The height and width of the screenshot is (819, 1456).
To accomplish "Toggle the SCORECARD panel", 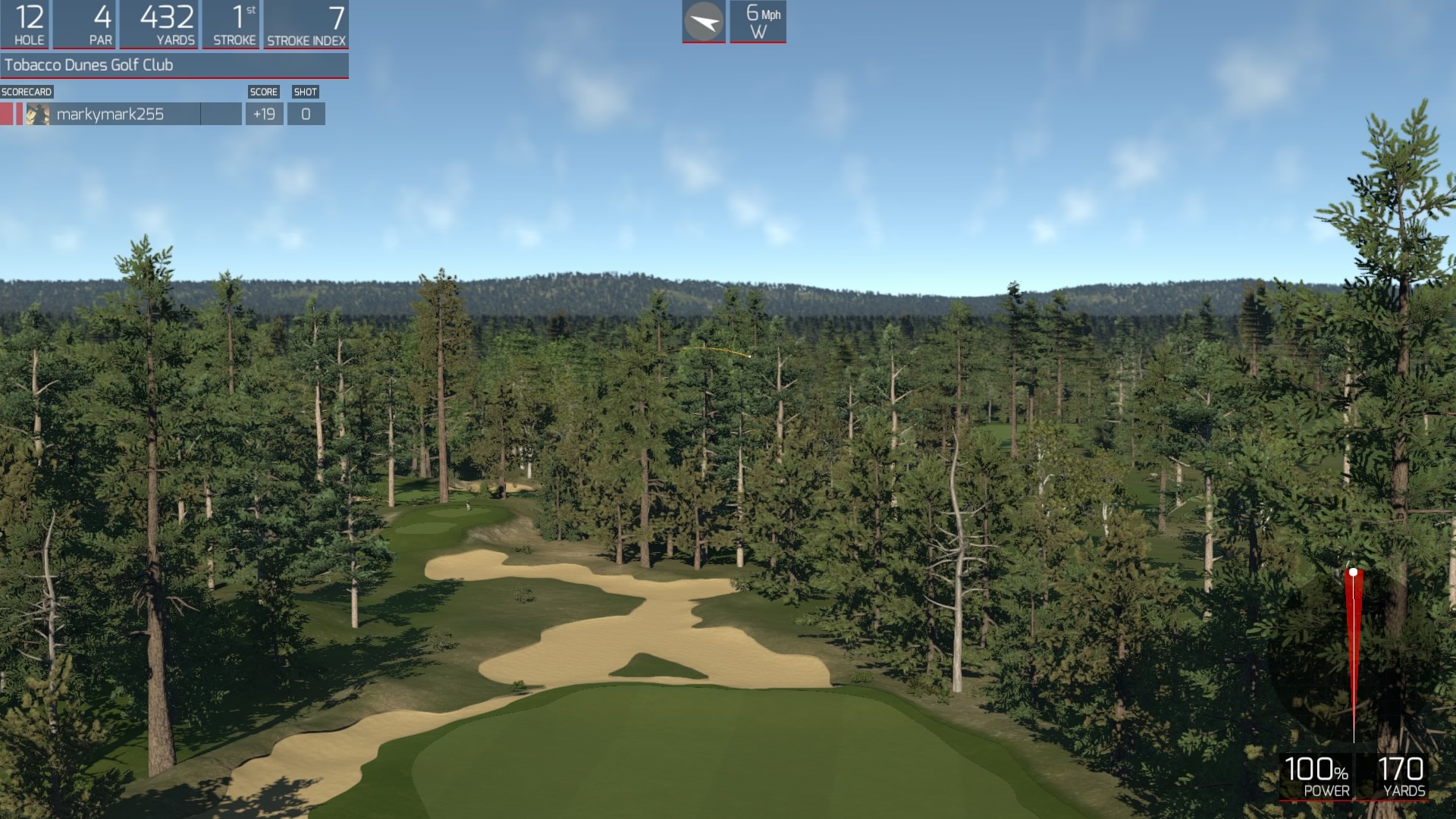I will [26, 91].
